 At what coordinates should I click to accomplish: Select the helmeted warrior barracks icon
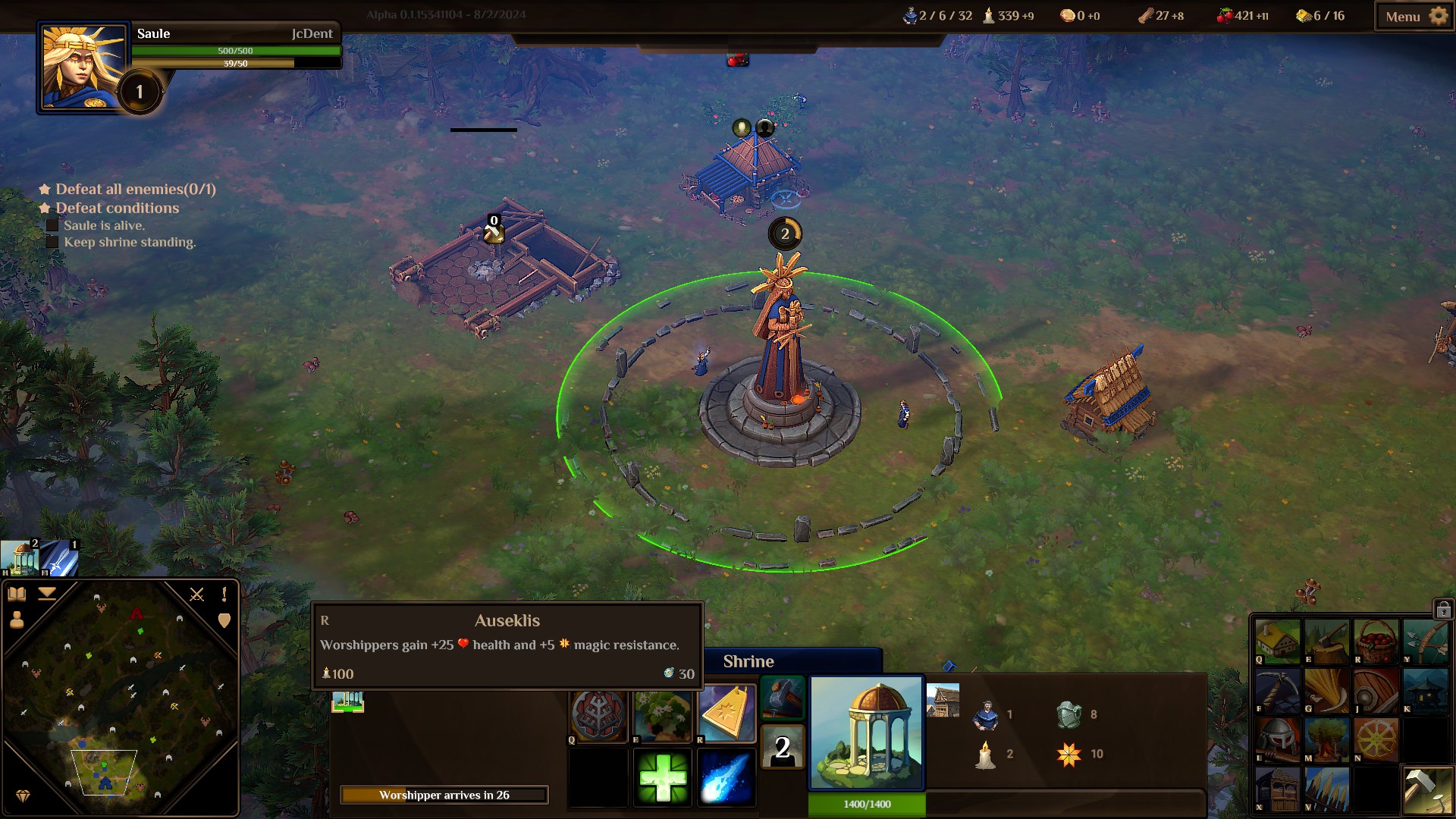click(x=1277, y=739)
